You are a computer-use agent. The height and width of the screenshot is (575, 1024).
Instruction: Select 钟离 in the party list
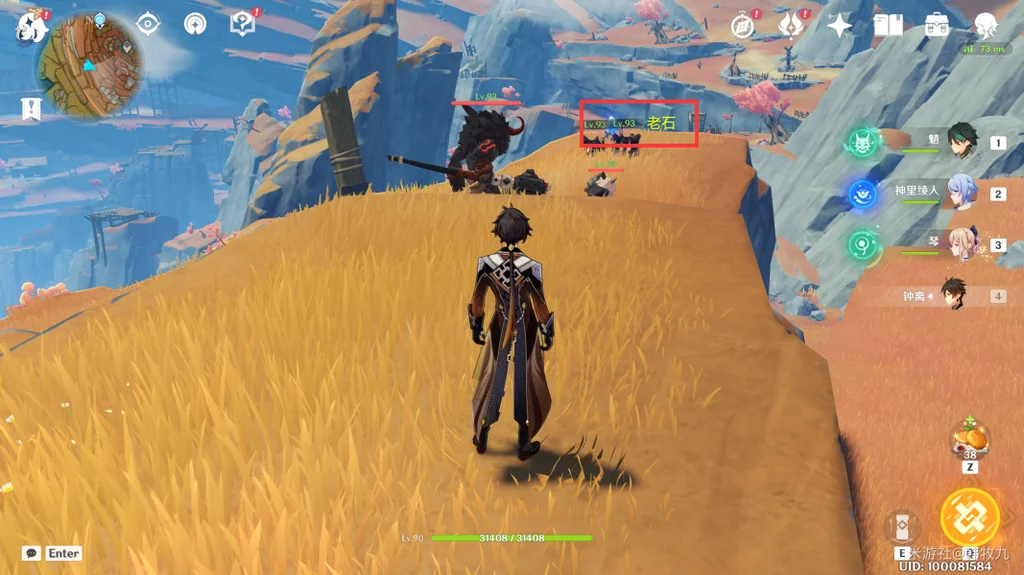952,296
